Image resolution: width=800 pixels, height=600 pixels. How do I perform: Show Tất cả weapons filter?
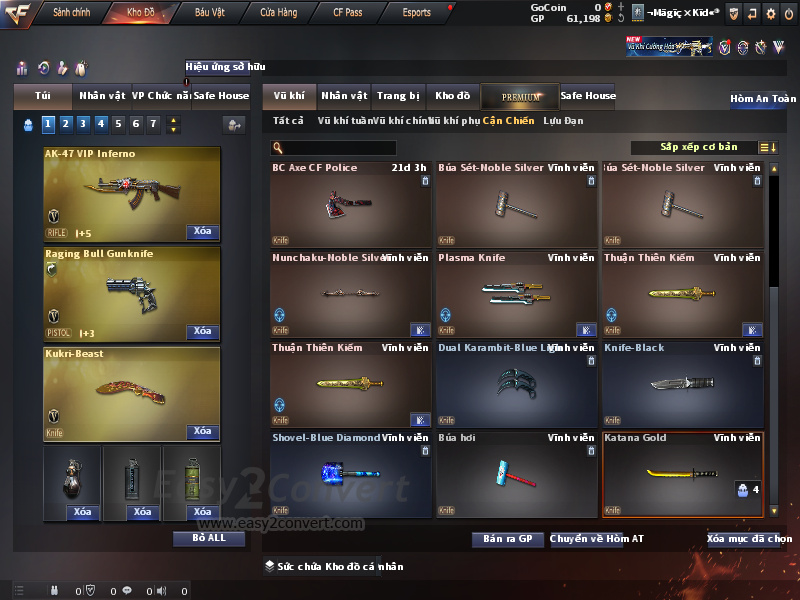[288, 121]
